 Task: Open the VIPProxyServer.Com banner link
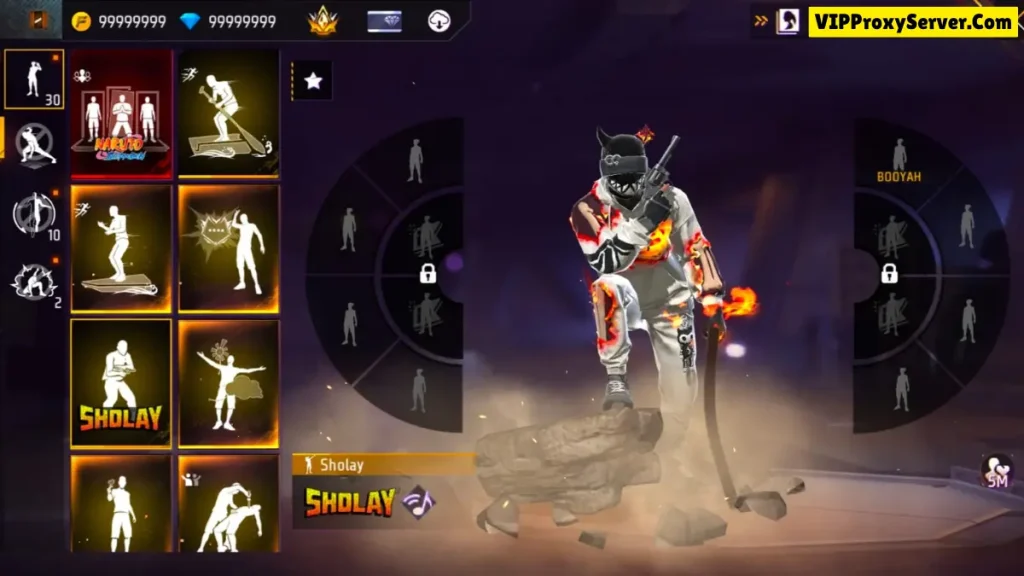[912, 22]
